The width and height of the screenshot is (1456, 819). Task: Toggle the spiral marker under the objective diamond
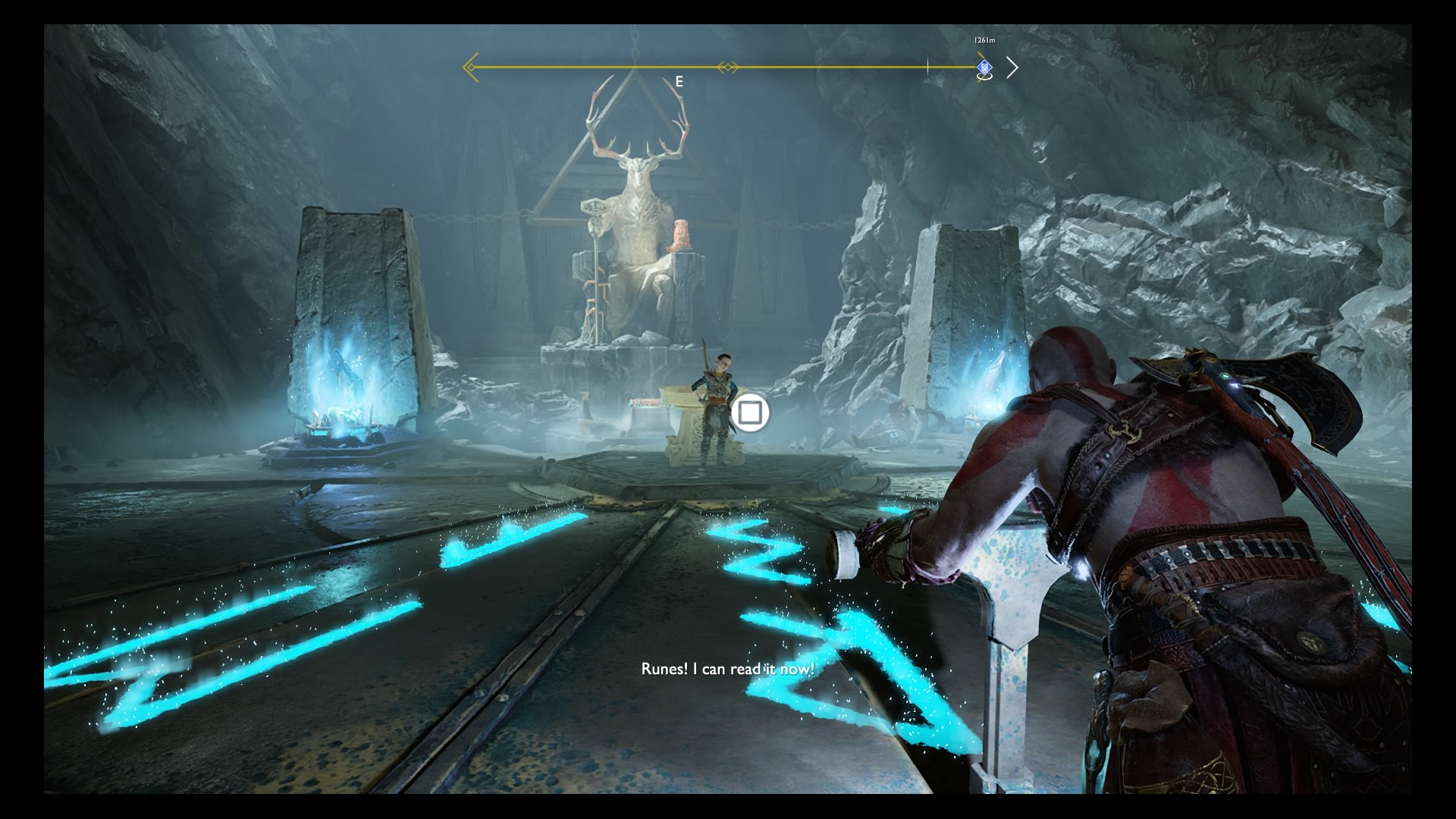click(x=985, y=78)
